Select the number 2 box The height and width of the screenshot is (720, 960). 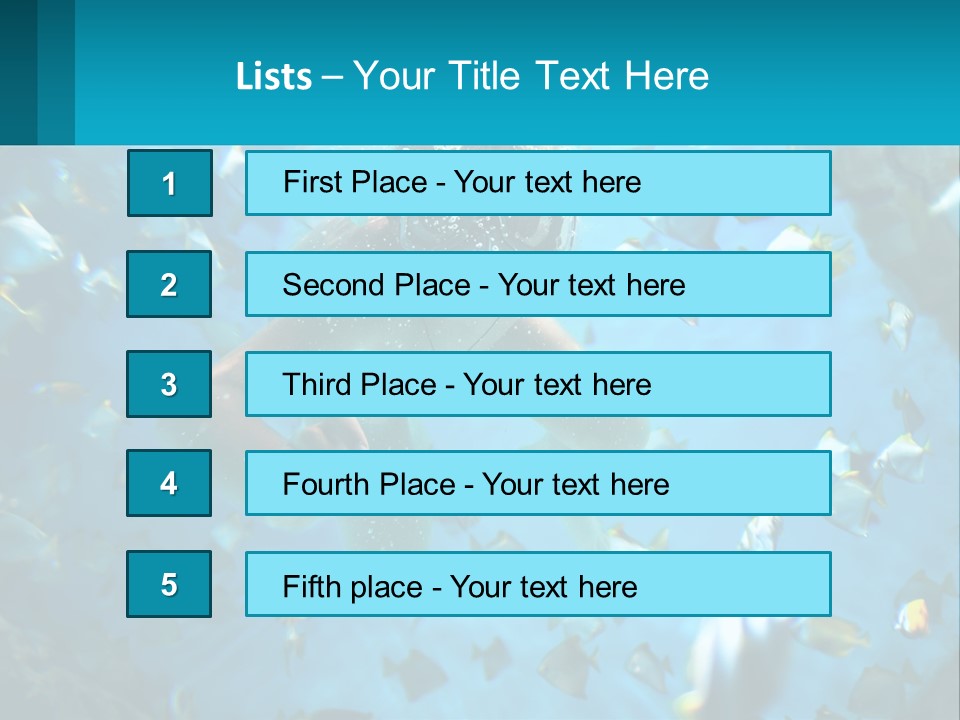click(169, 284)
